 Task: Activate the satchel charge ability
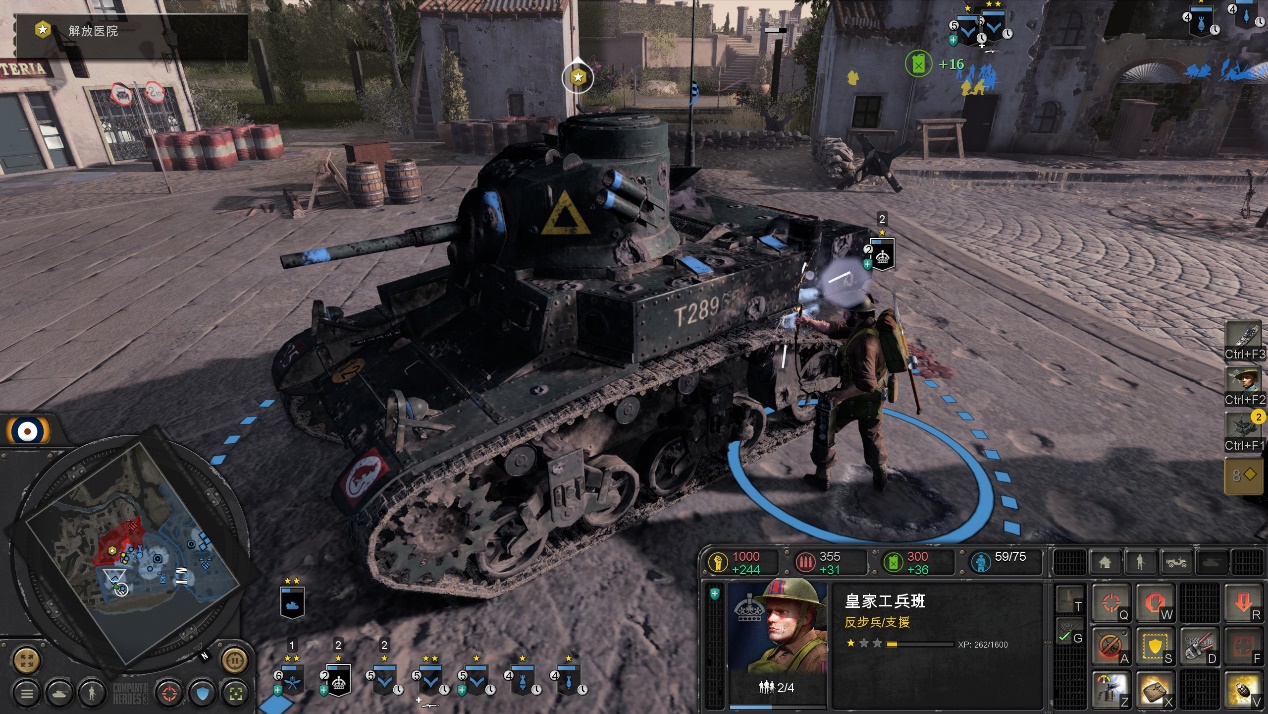point(1153,689)
